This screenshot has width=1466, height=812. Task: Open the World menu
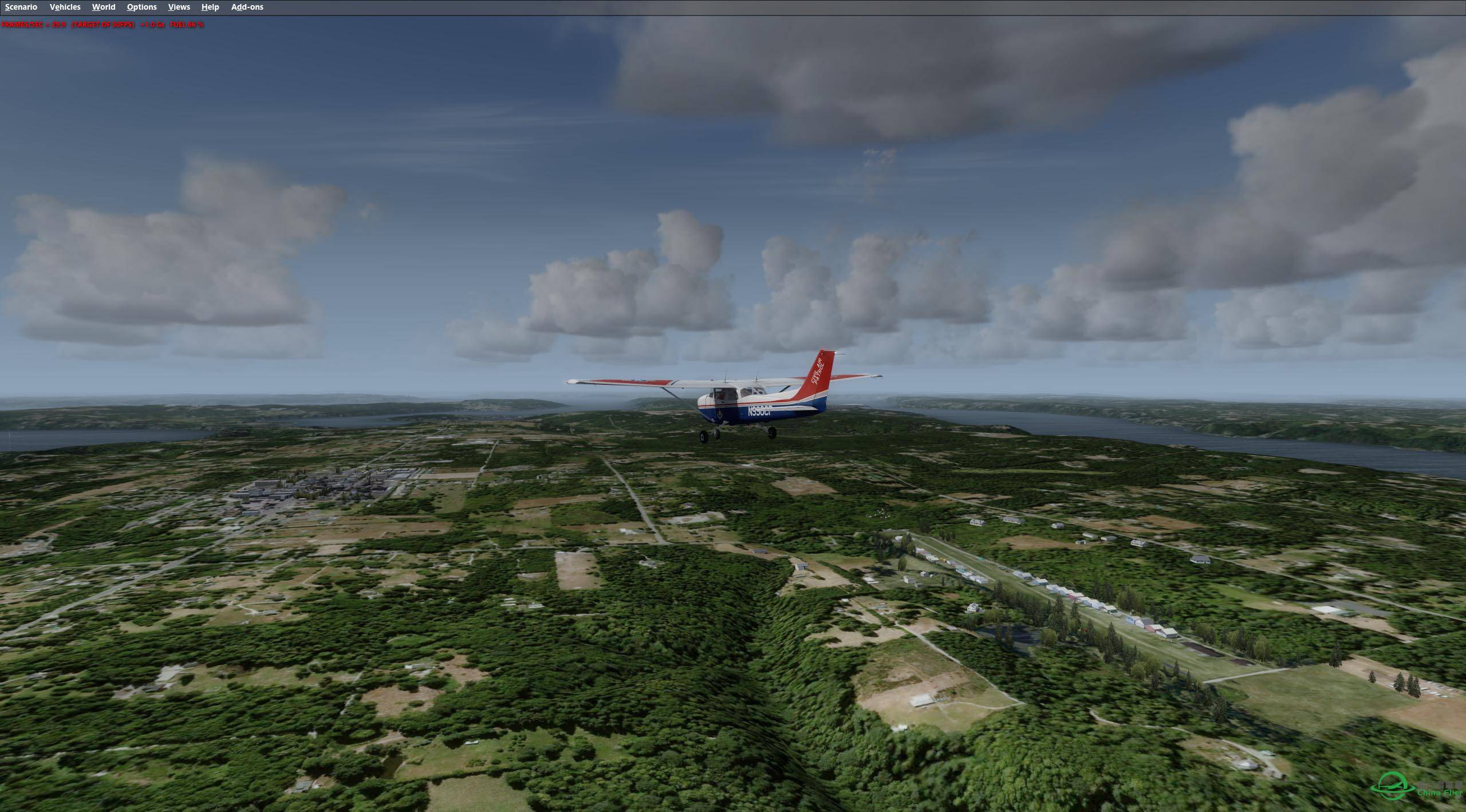click(104, 7)
